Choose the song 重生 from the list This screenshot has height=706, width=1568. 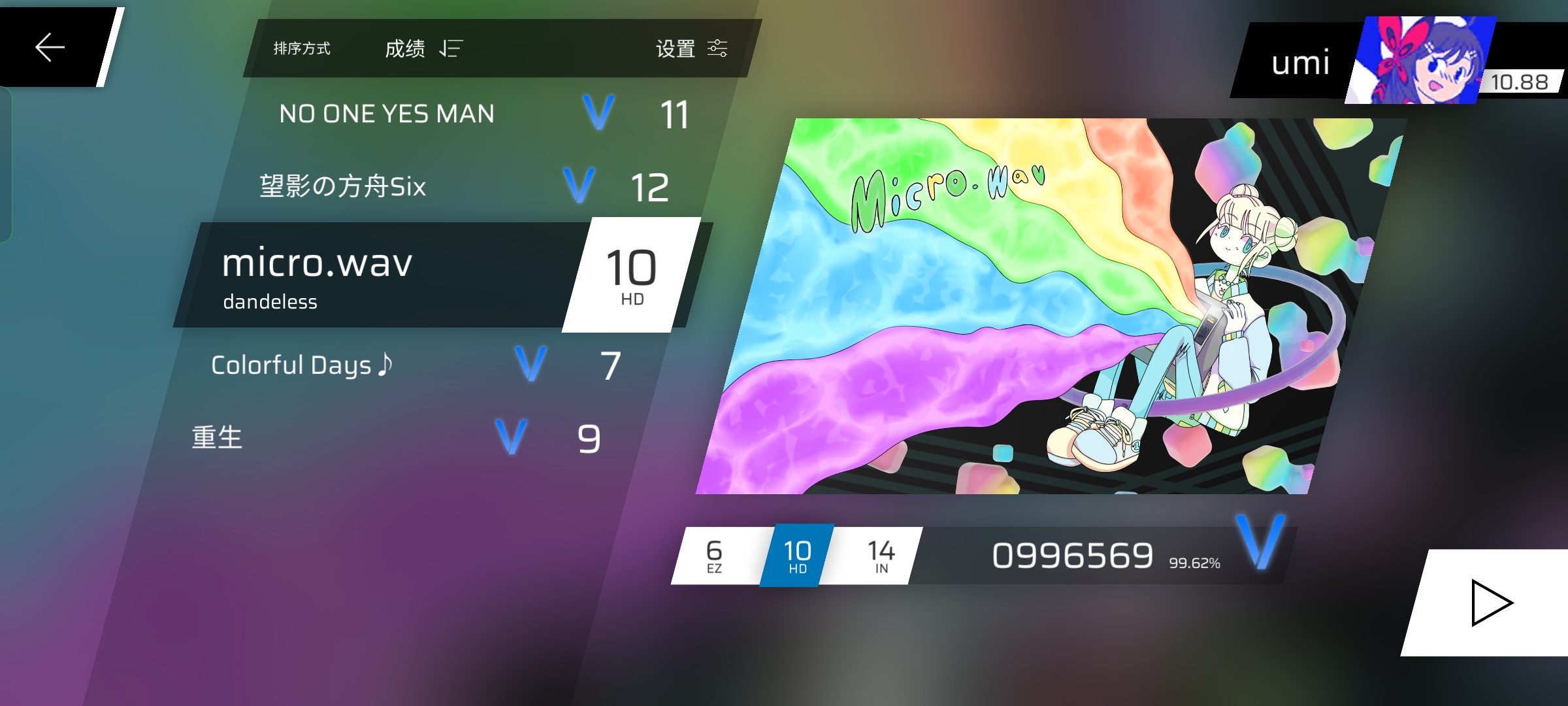217,437
